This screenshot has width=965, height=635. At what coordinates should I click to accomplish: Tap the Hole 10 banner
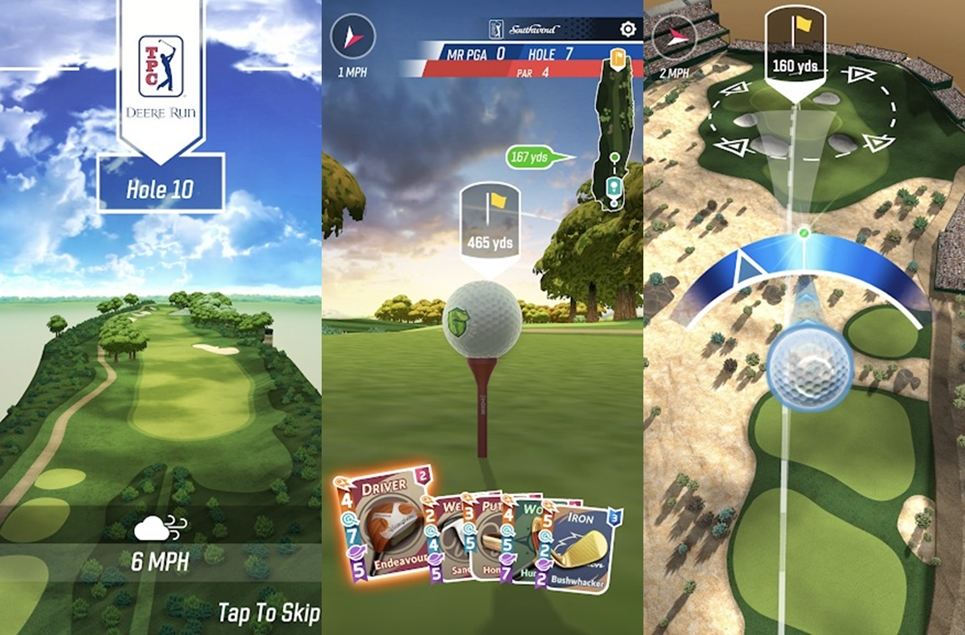click(160, 188)
